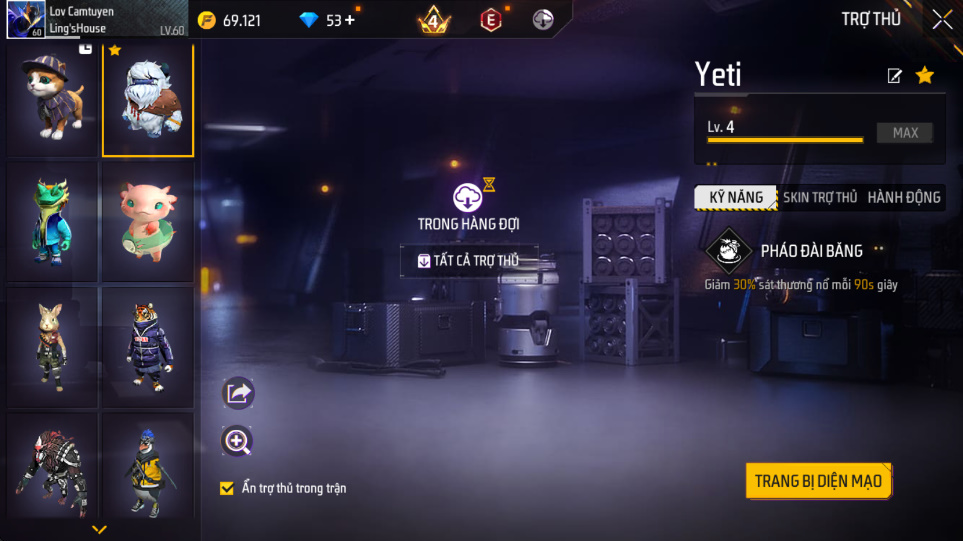Switch to the SKIN TRỢ THỦ tab
The image size is (963, 541).
point(820,197)
